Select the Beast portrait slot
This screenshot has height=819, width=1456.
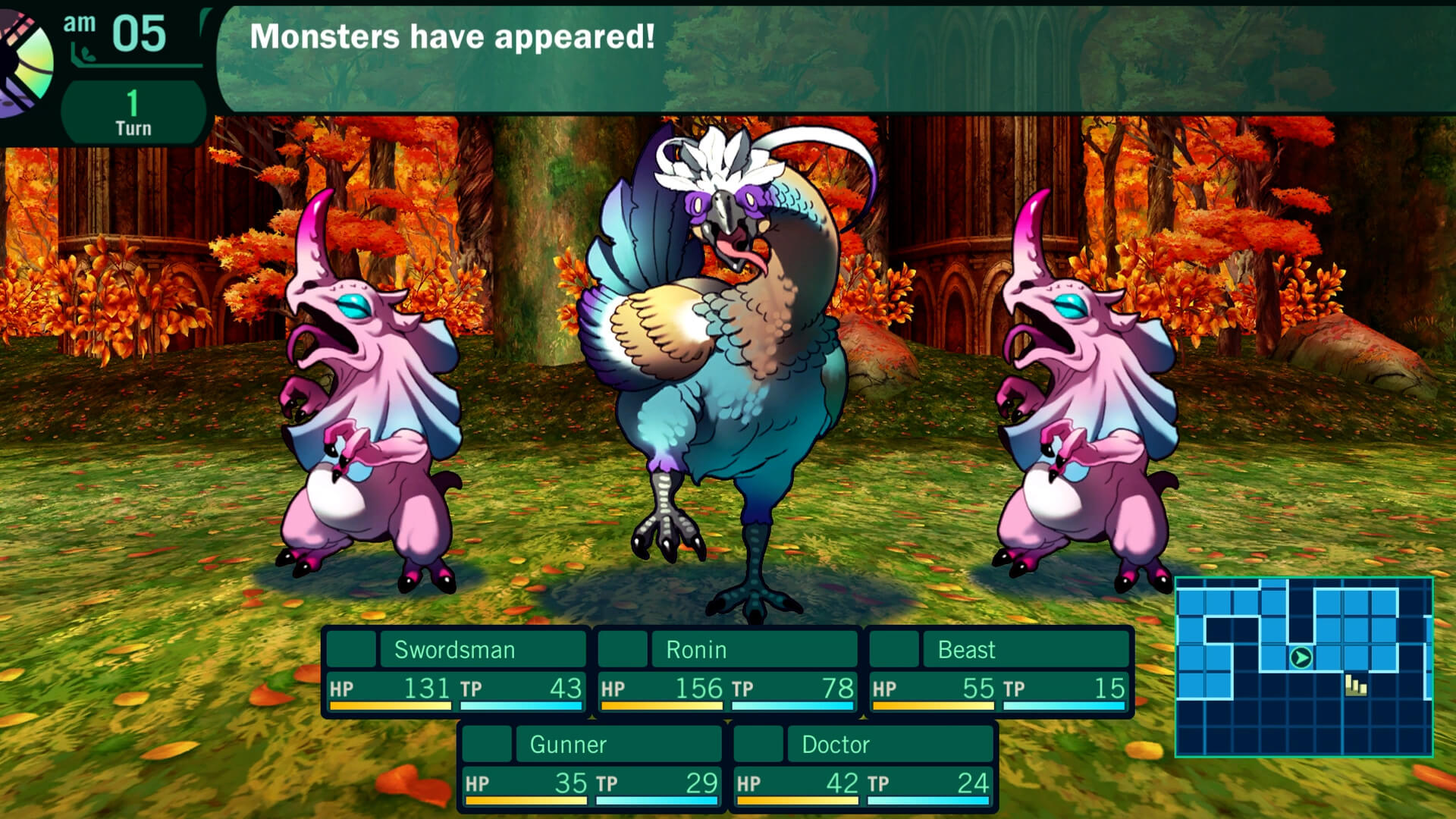pyautogui.click(x=896, y=649)
